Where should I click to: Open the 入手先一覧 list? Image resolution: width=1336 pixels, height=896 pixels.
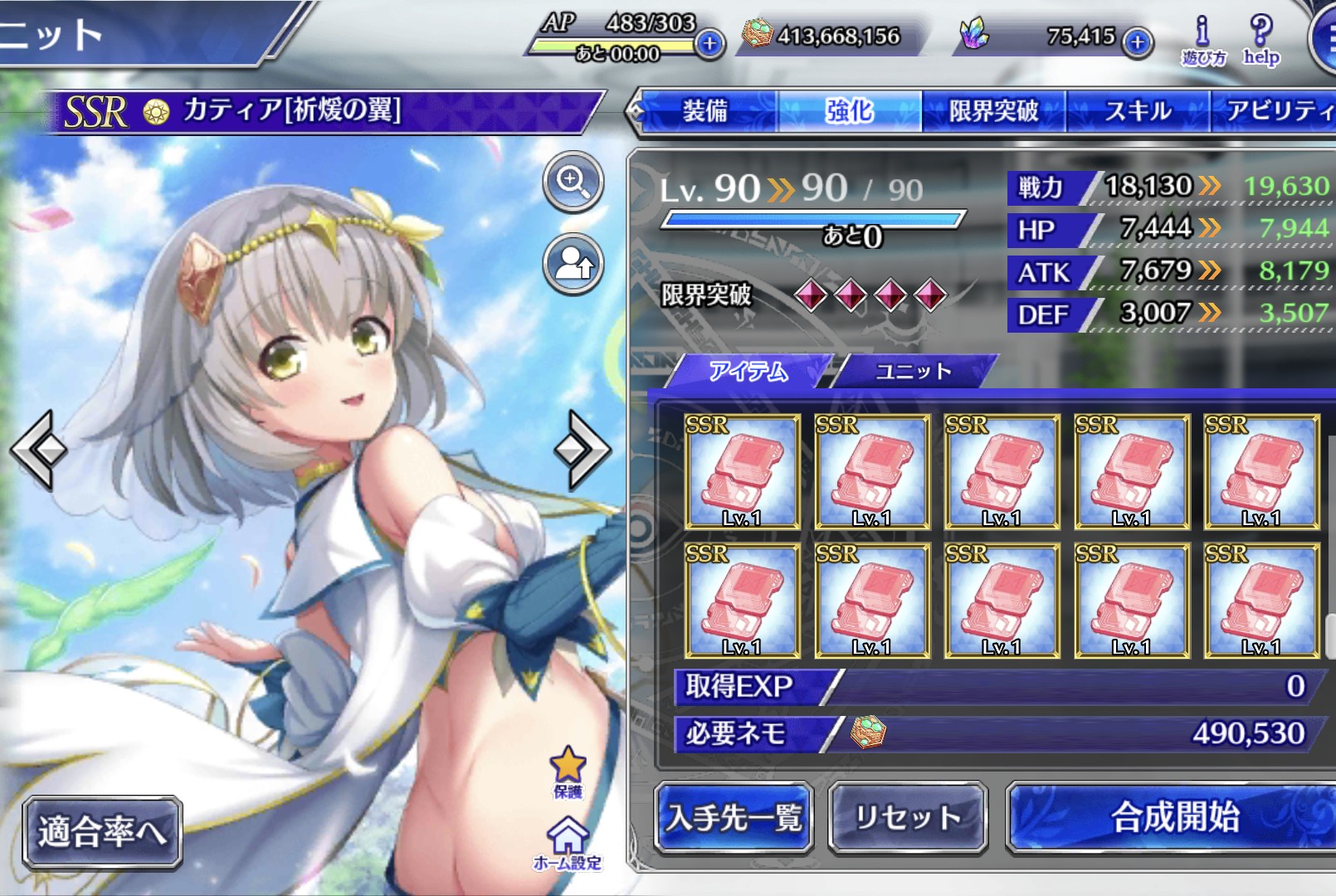(x=734, y=818)
